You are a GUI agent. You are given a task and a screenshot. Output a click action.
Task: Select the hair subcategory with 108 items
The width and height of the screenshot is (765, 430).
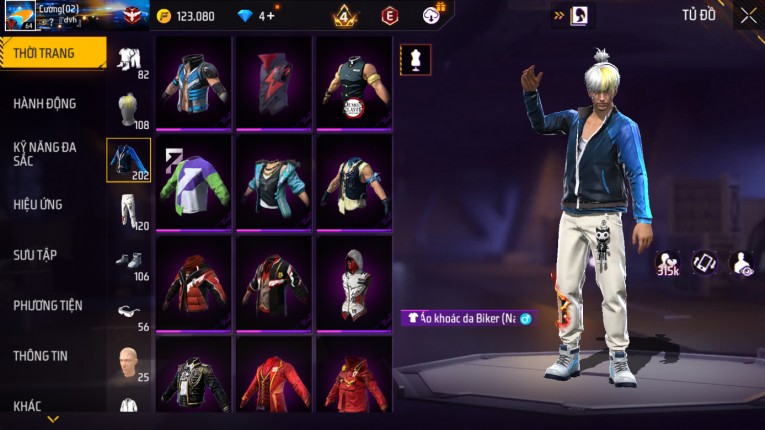[x=128, y=110]
